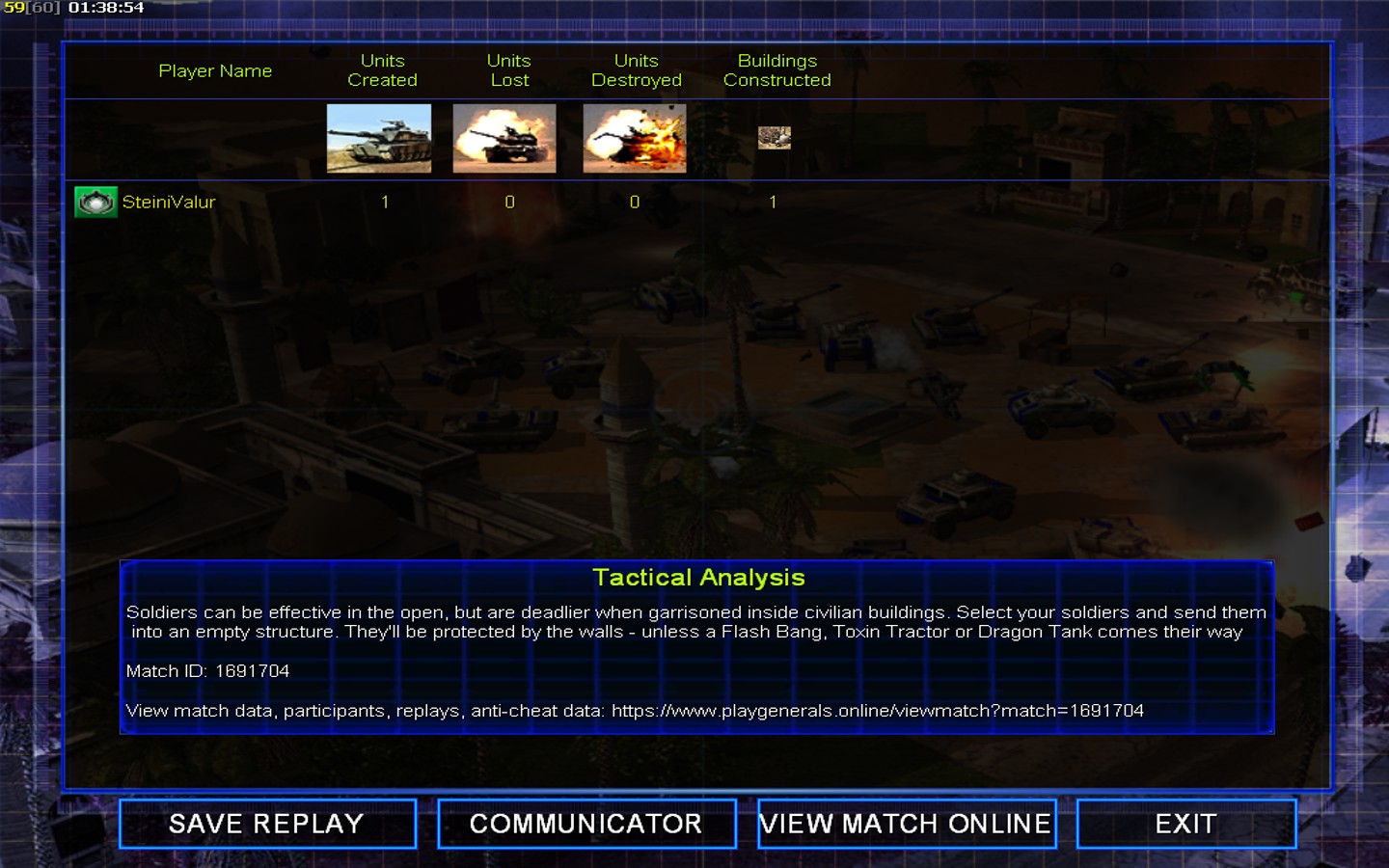1389x868 pixels.
Task: Save the match replay
Action: point(267,824)
